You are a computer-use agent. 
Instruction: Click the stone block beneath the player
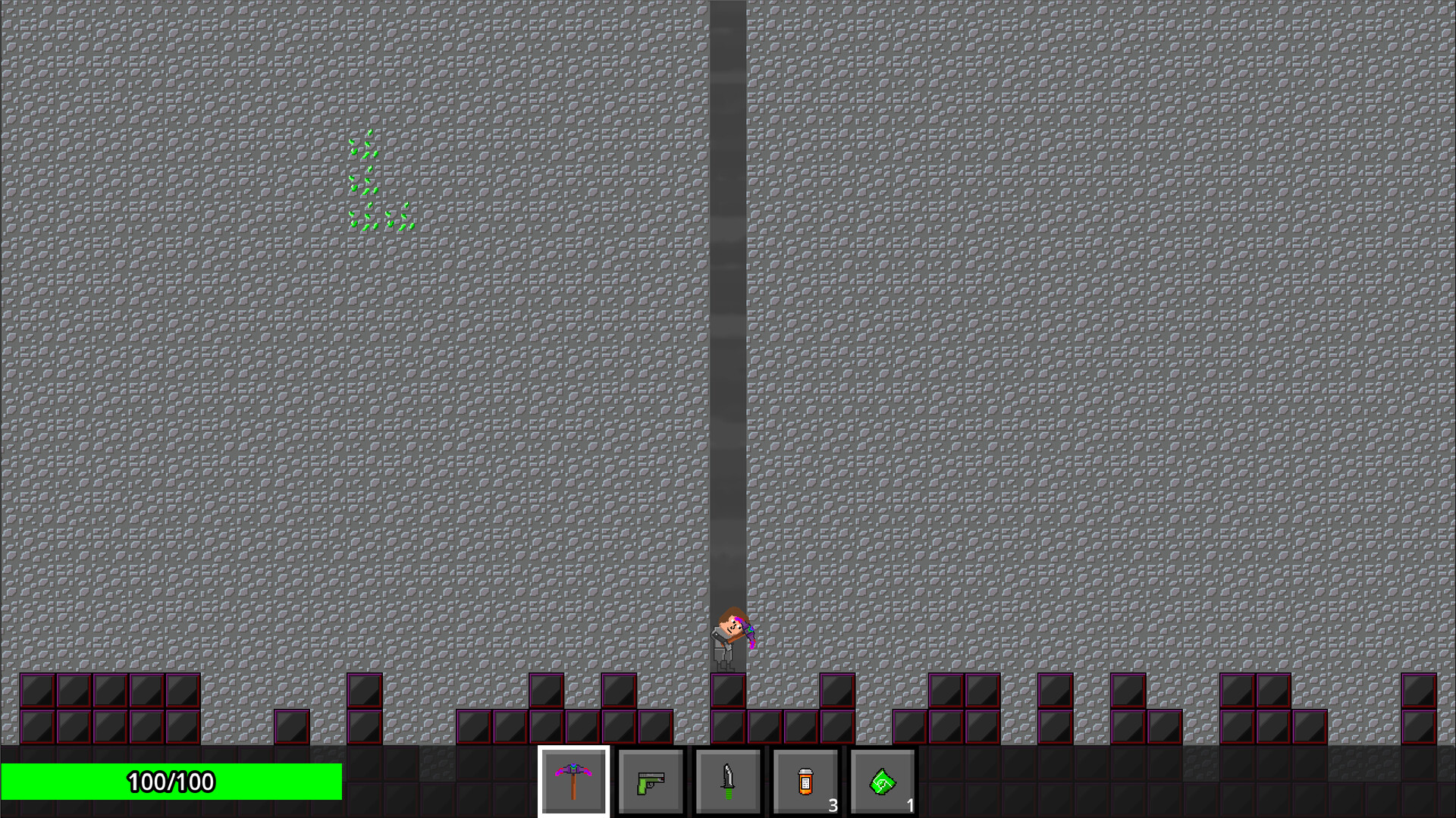click(x=727, y=690)
